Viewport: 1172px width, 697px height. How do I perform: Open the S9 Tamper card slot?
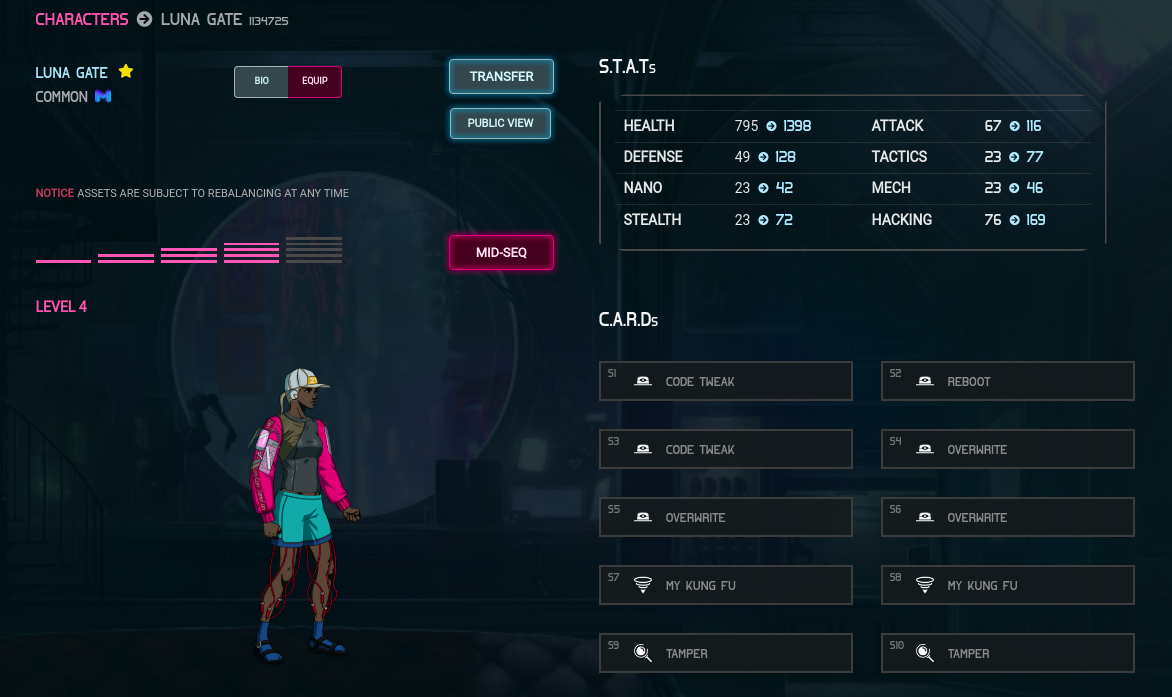pyautogui.click(x=726, y=653)
